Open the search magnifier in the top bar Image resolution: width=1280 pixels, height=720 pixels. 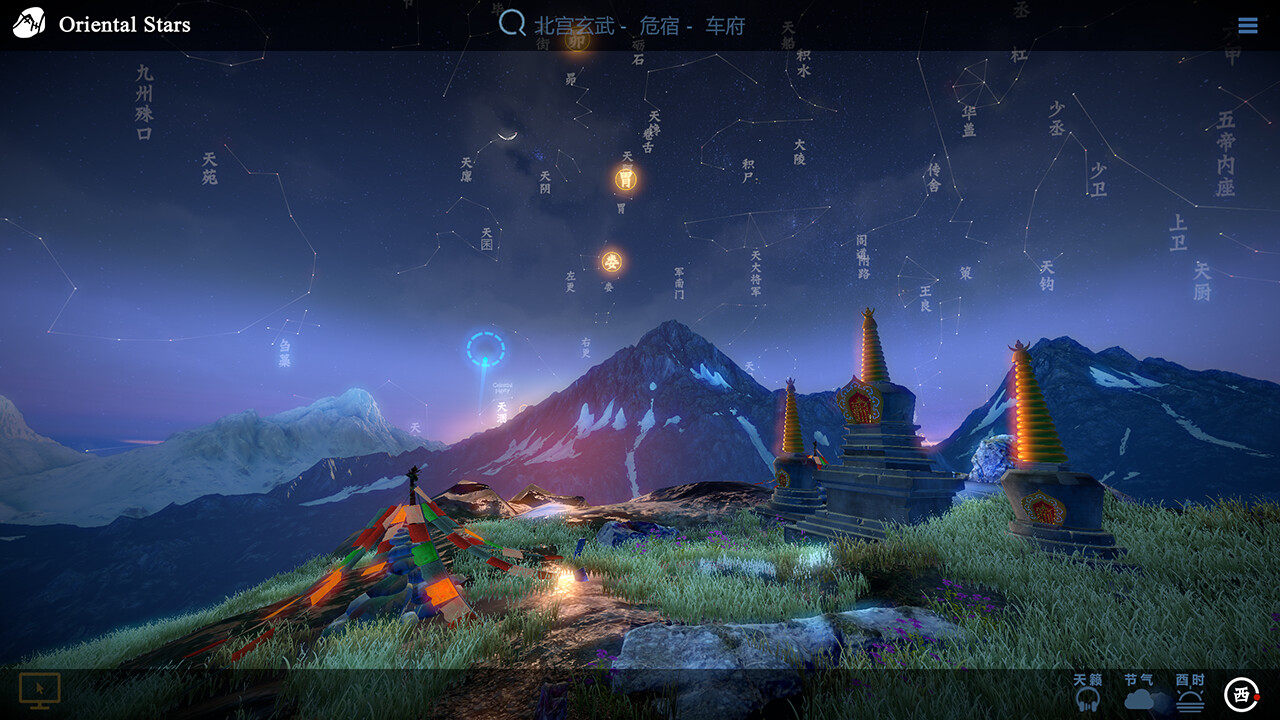tap(511, 24)
